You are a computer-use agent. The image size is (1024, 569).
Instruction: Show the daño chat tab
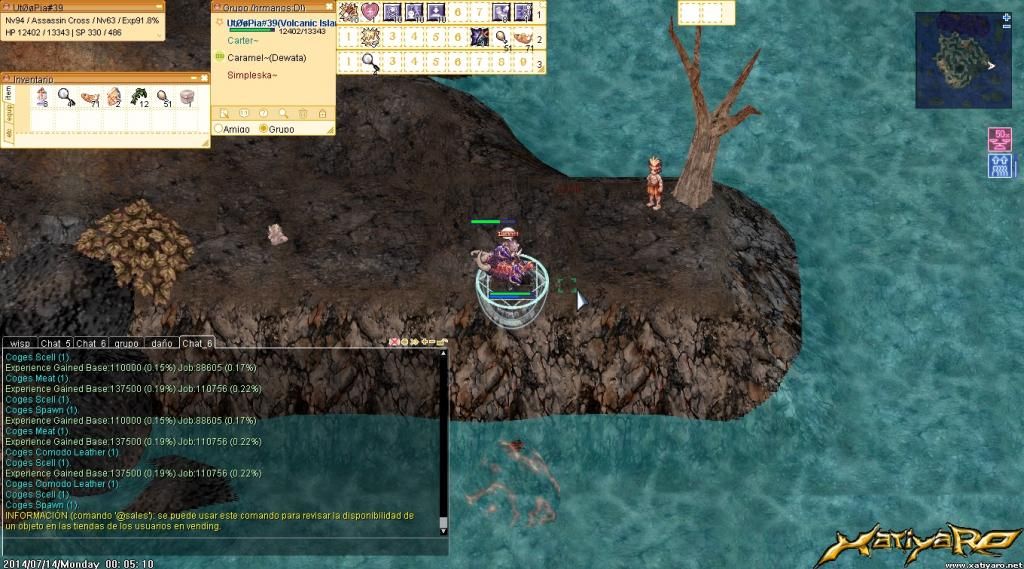pyautogui.click(x=160, y=343)
